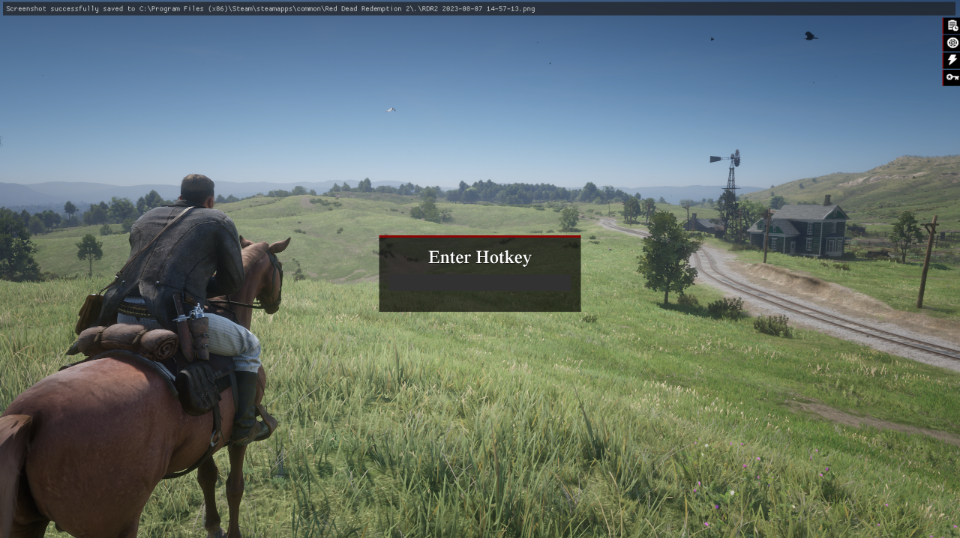Open the clipboard with clock icon
Viewport: 960px width, 538px height.
[x=951, y=26]
